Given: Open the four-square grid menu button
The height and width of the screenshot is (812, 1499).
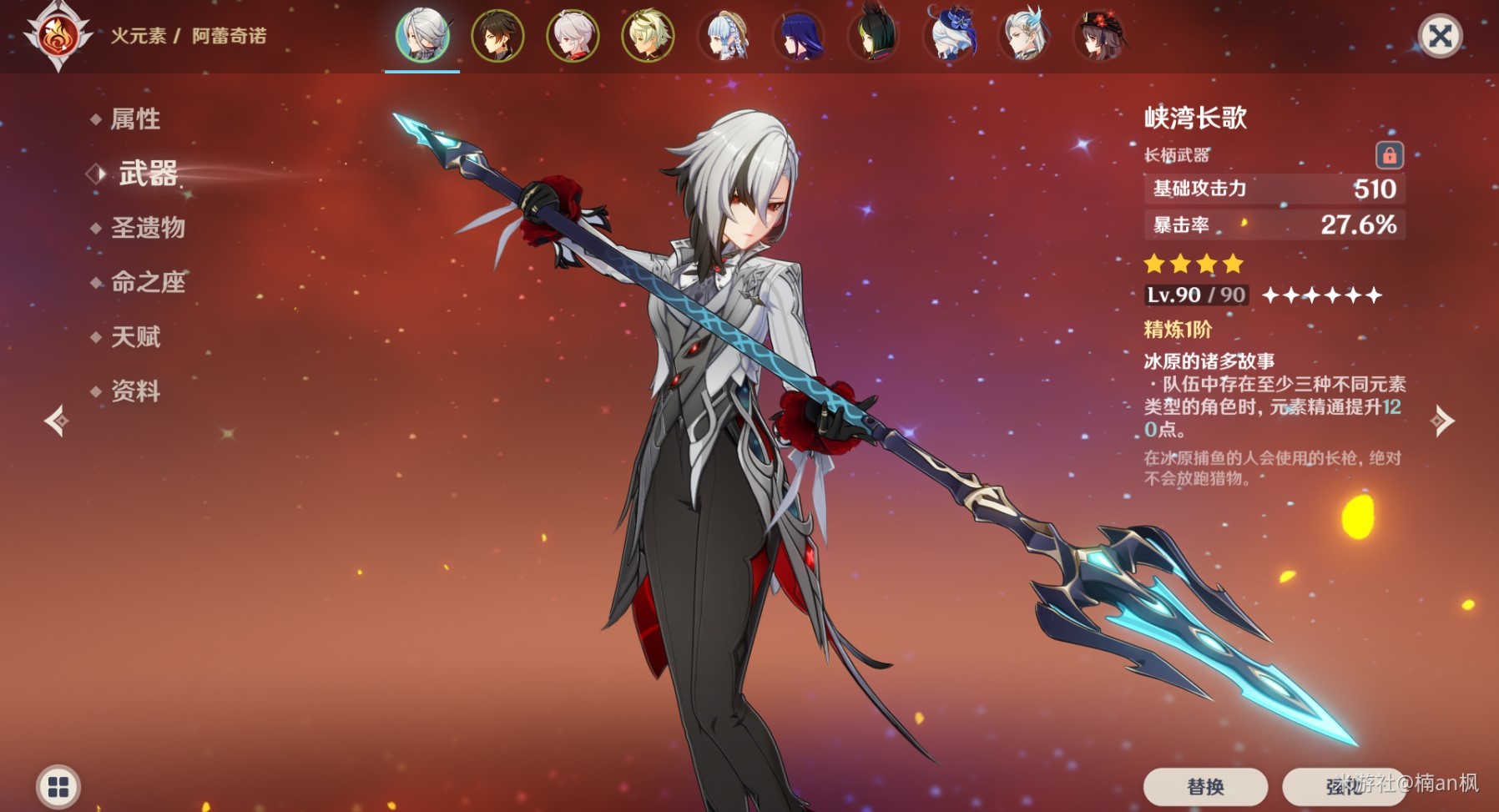Looking at the screenshot, I should tap(58, 786).
